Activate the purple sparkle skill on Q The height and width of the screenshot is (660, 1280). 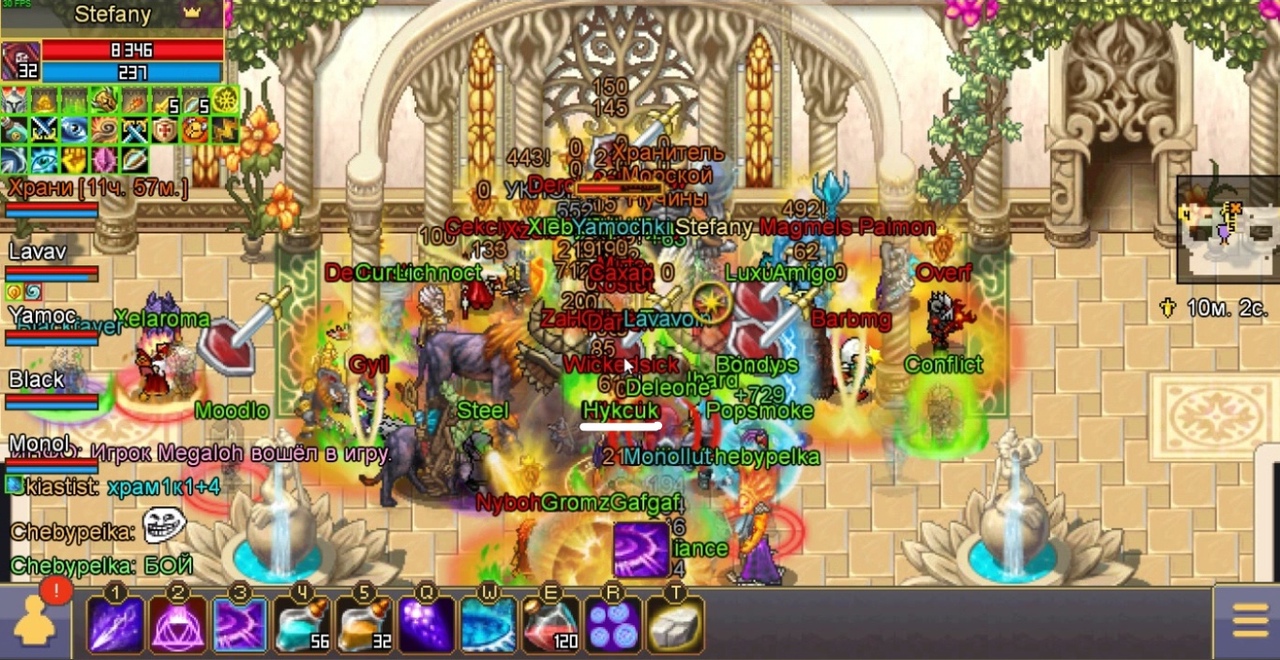click(427, 625)
